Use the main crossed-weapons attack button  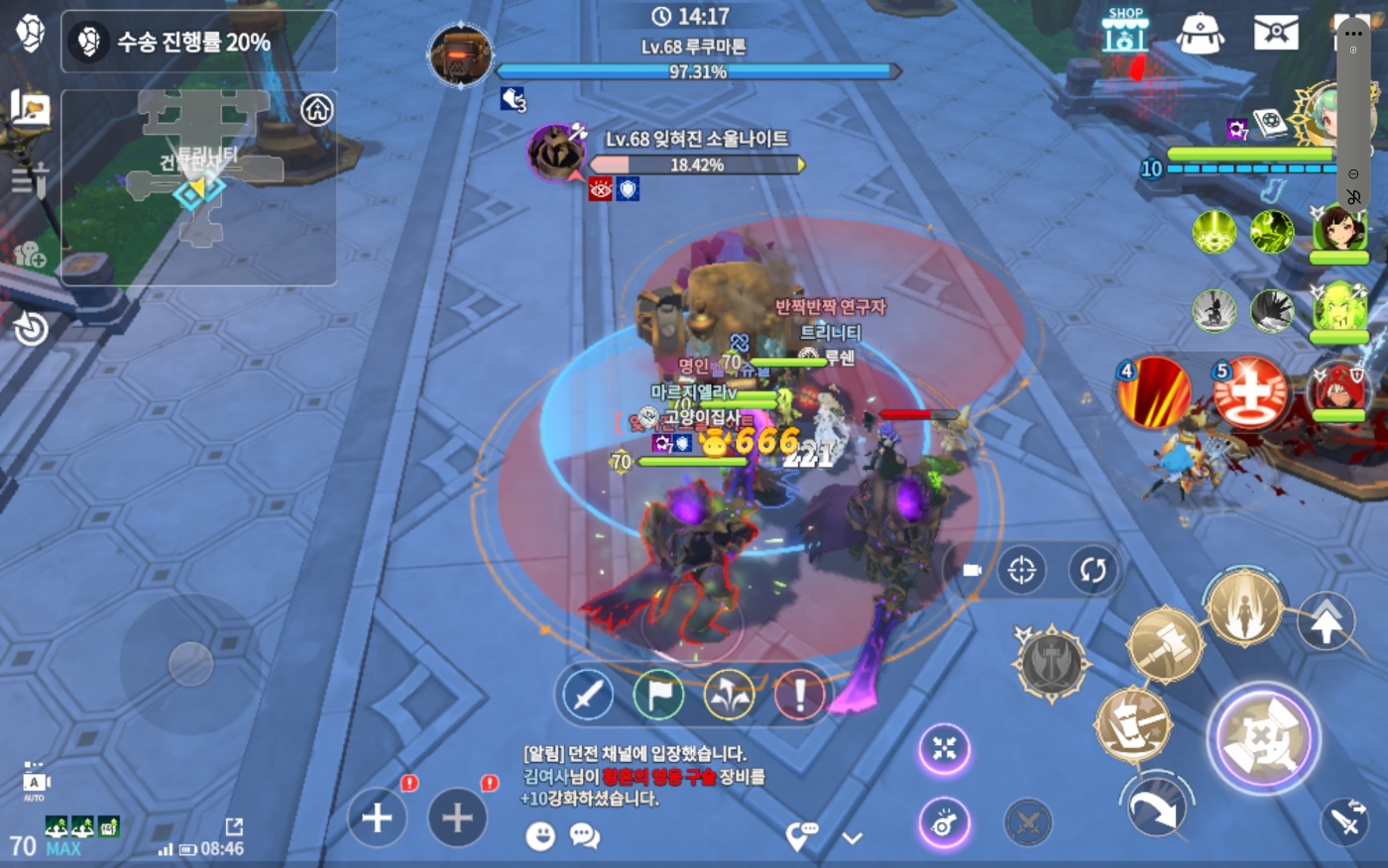coord(1263,738)
